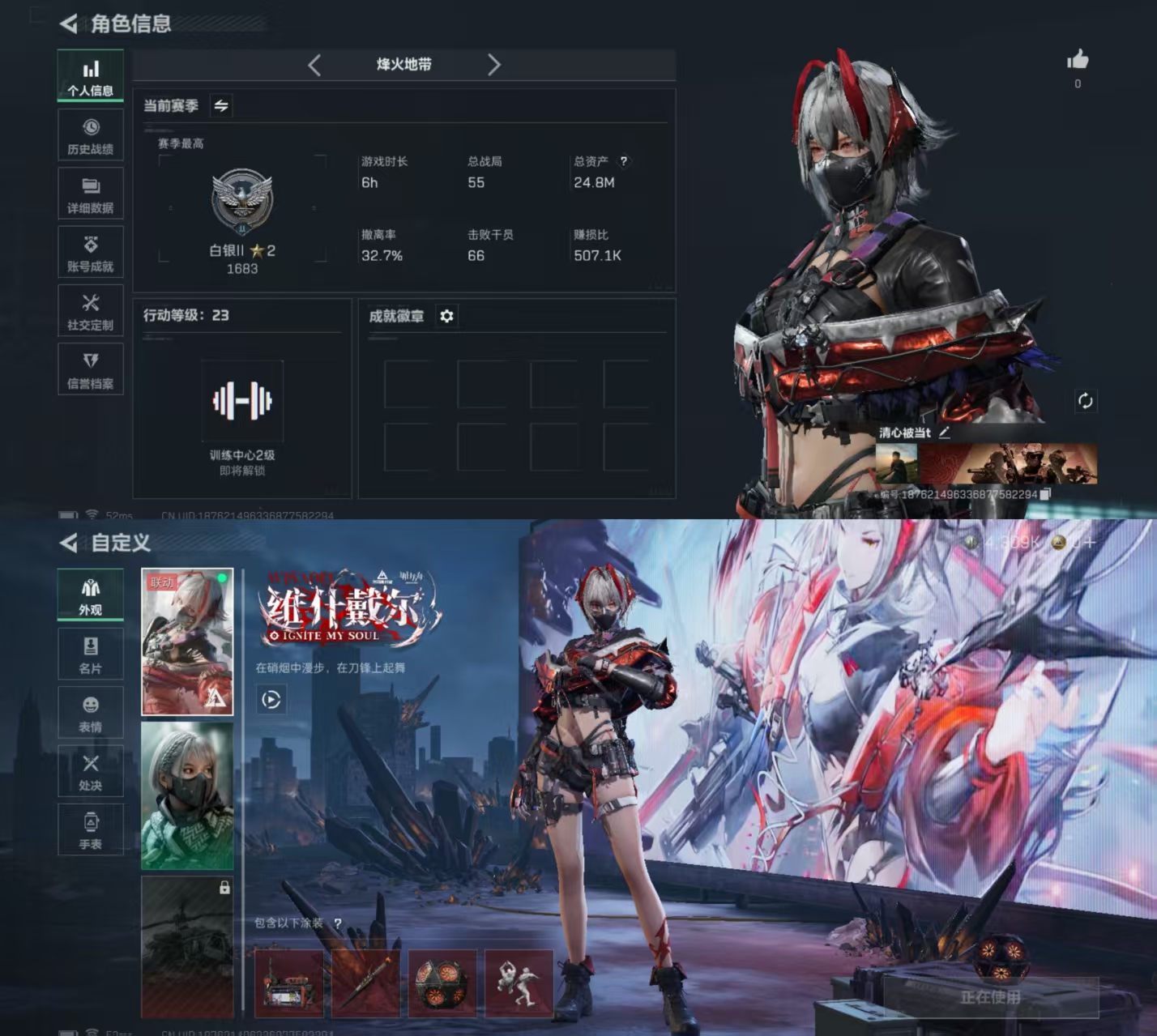Edit the player name with the pencil button

(945, 433)
